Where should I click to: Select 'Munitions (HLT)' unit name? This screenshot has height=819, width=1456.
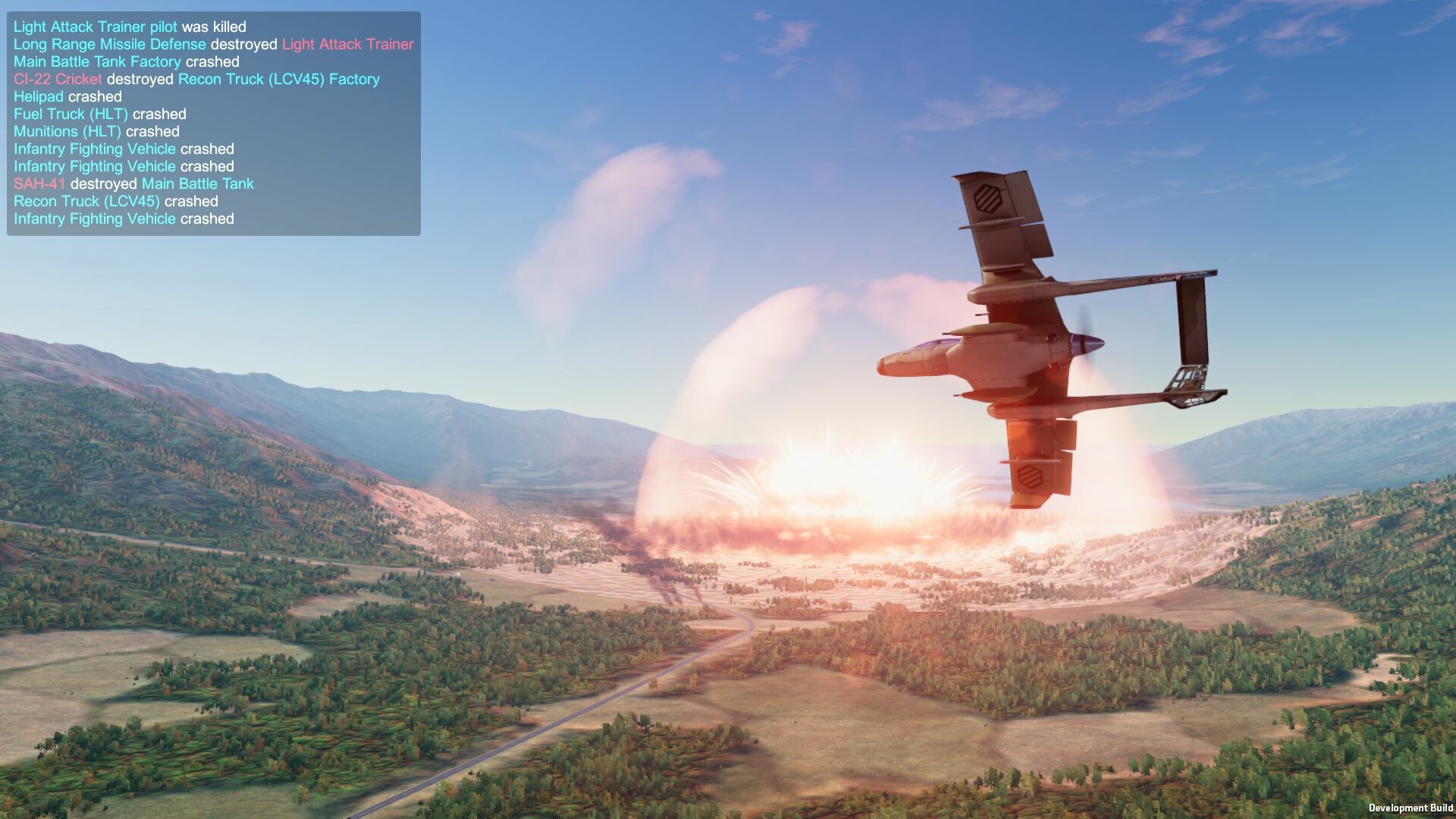pos(69,131)
